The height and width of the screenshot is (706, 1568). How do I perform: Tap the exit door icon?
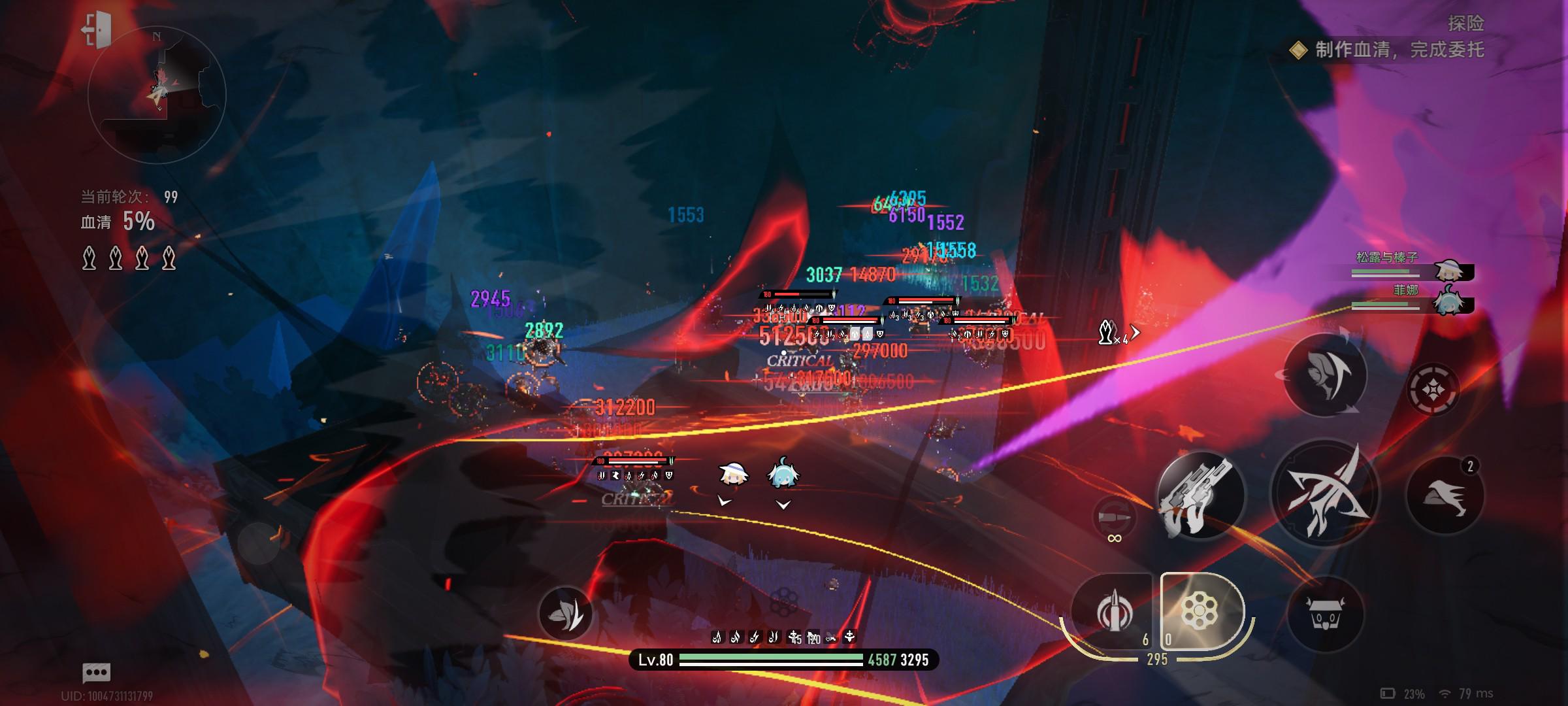(97, 29)
